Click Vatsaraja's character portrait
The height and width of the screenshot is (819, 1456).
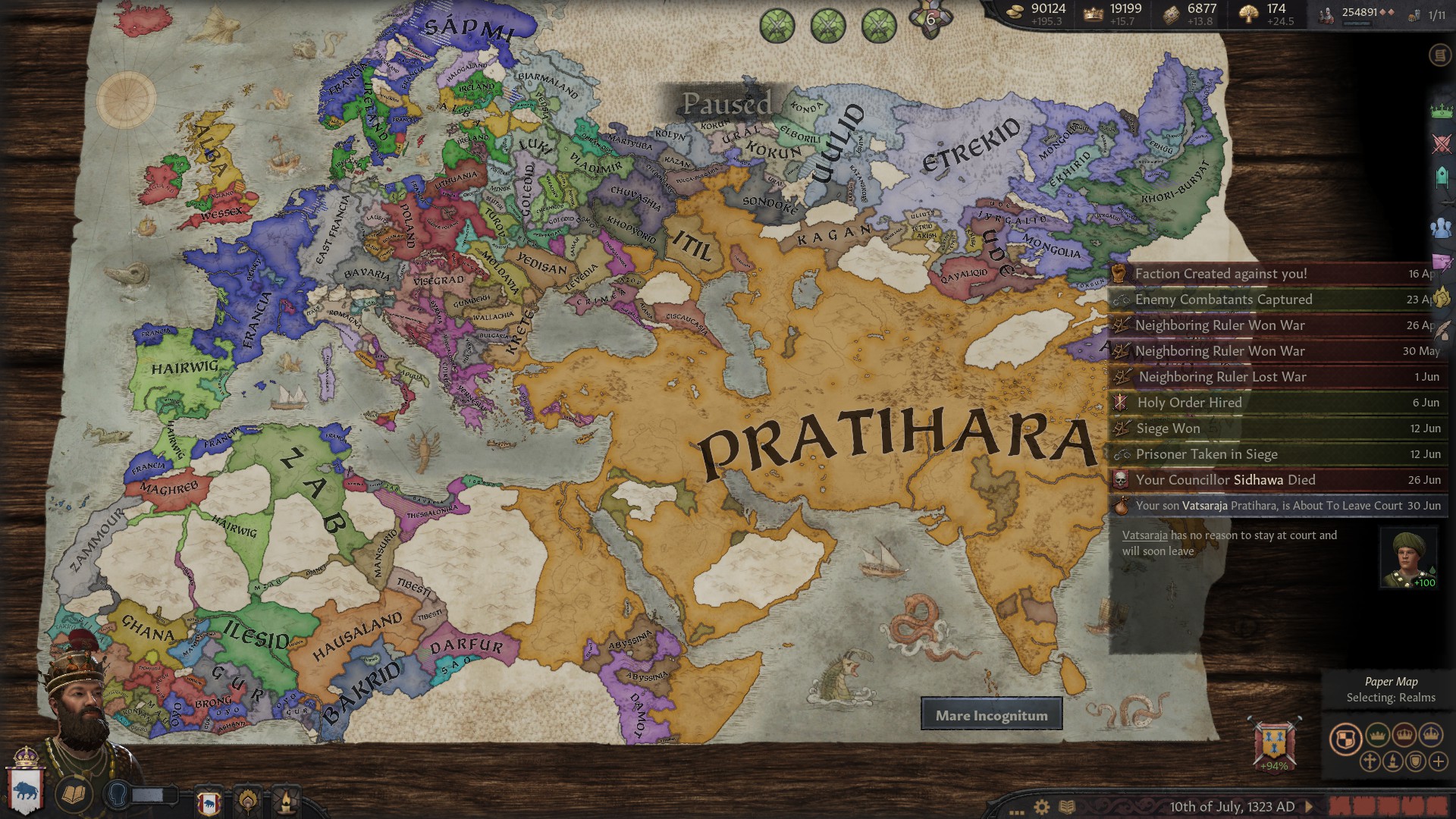pos(1408,558)
